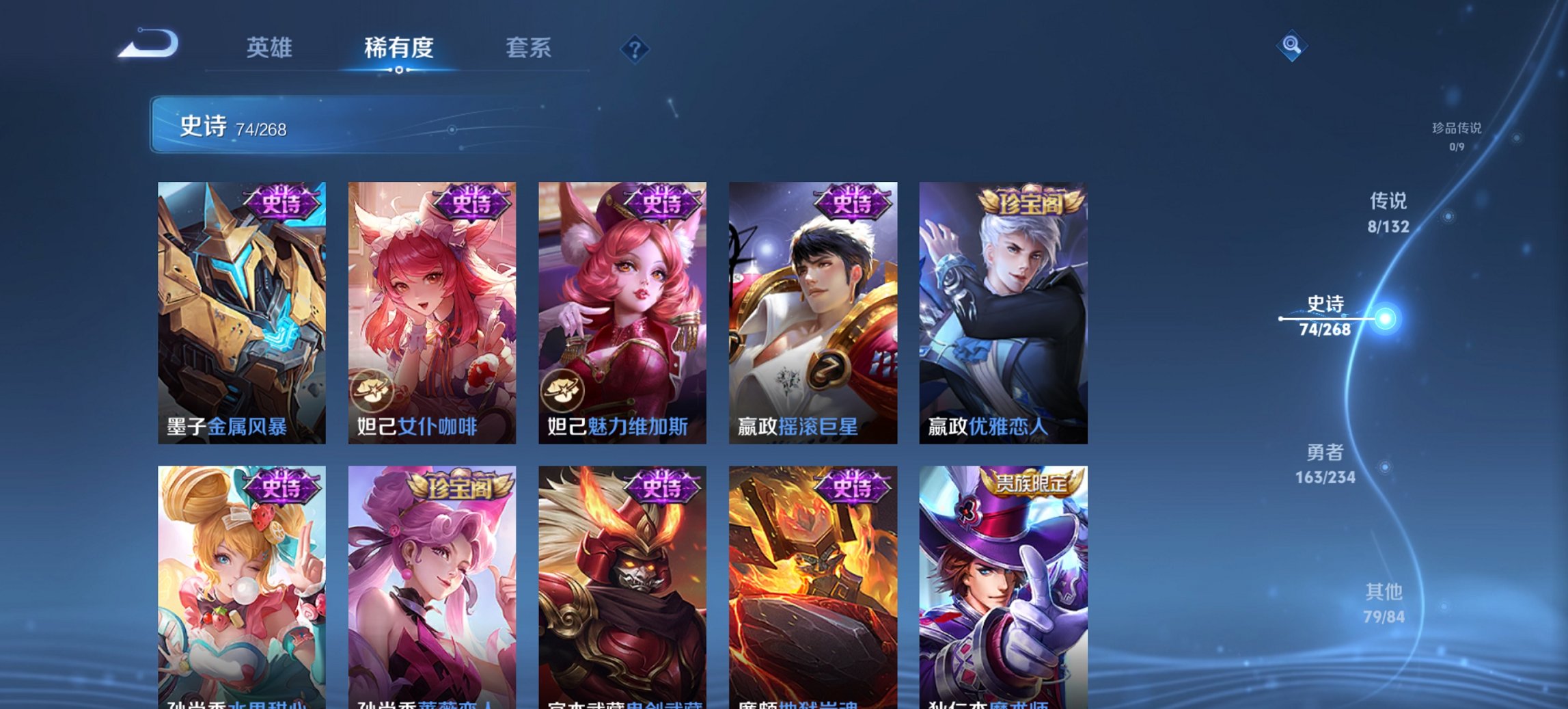The height and width of the screenshot is (709, 1568).
Task: Open the 套系 tab
Action: tap(529, 49)
